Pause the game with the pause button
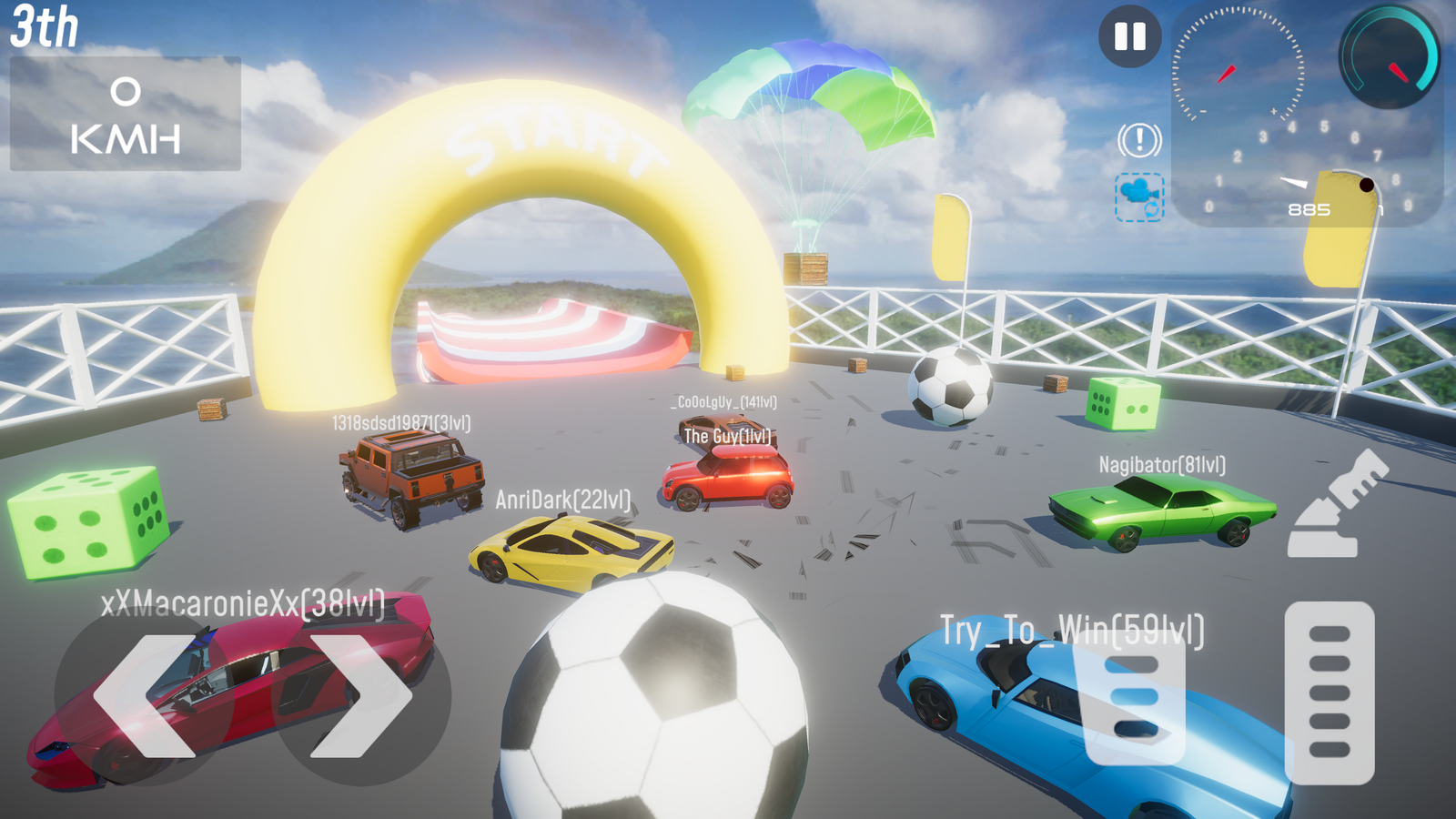 1129,36
